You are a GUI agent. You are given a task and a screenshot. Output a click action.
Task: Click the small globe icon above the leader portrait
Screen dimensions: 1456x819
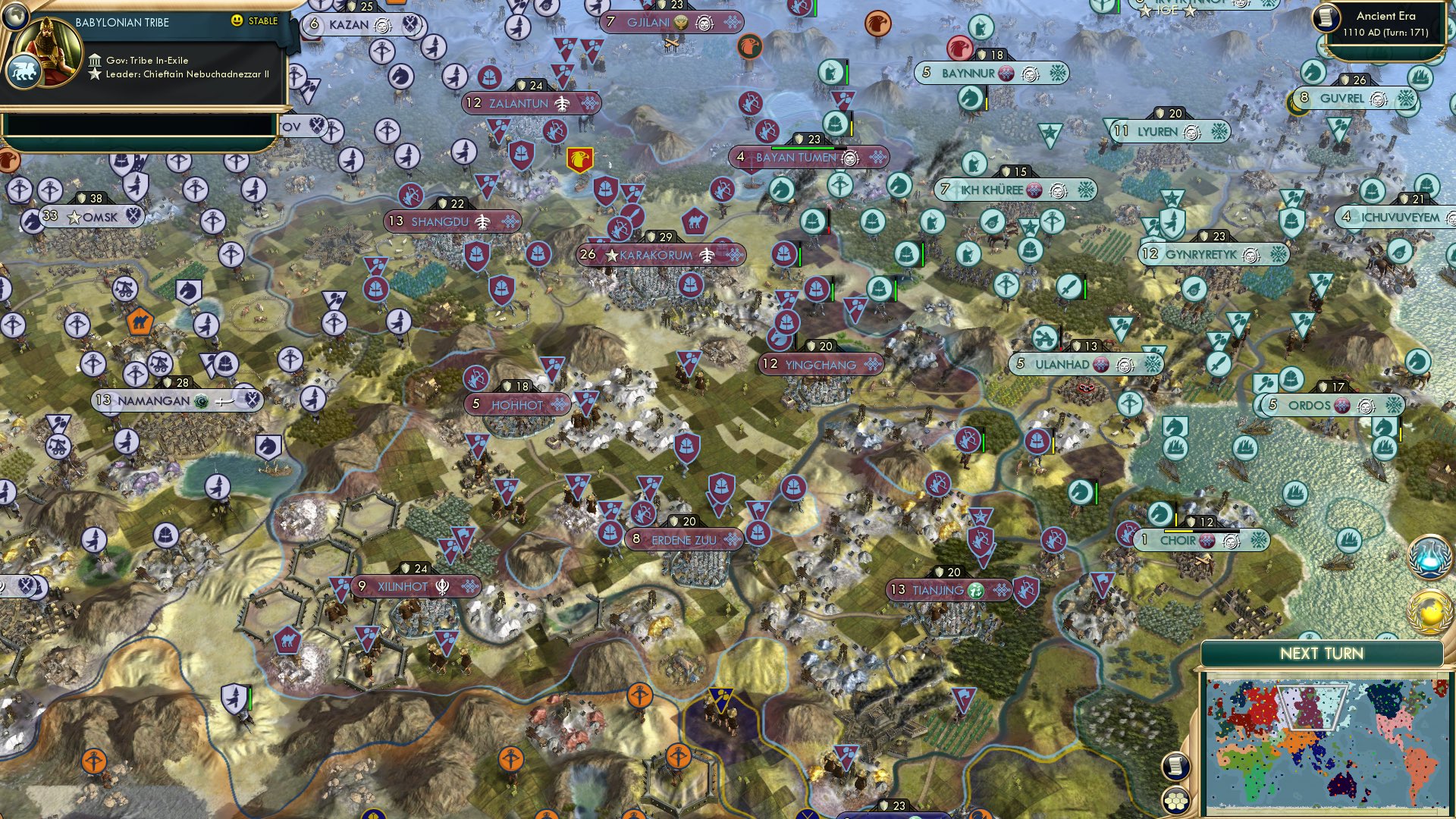tap(15, 17)
